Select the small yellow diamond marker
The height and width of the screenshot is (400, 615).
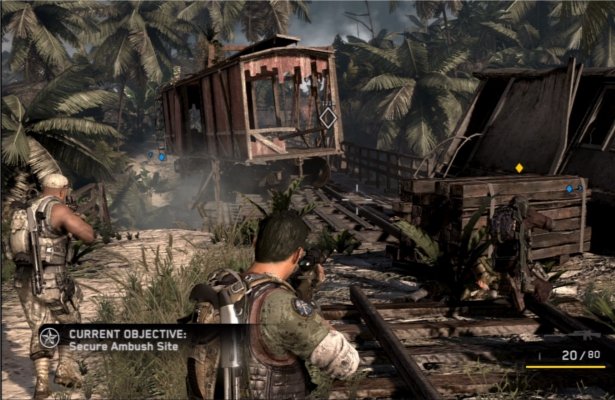coord(518,167)
